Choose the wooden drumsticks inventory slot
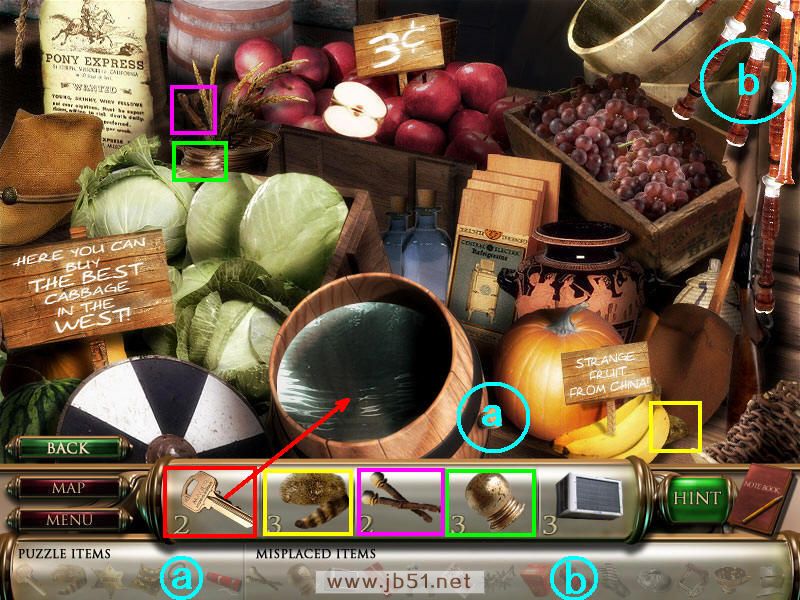The image size is (800, 600). tap(400, 500)
